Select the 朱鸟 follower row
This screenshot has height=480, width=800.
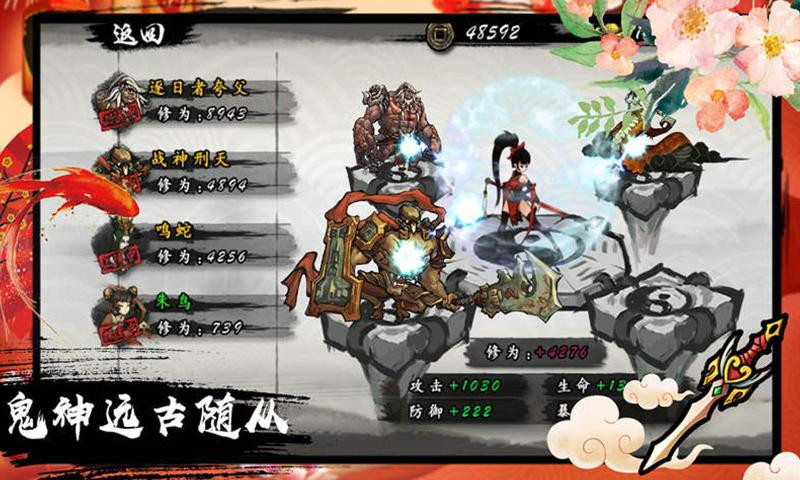pos(195,312)
